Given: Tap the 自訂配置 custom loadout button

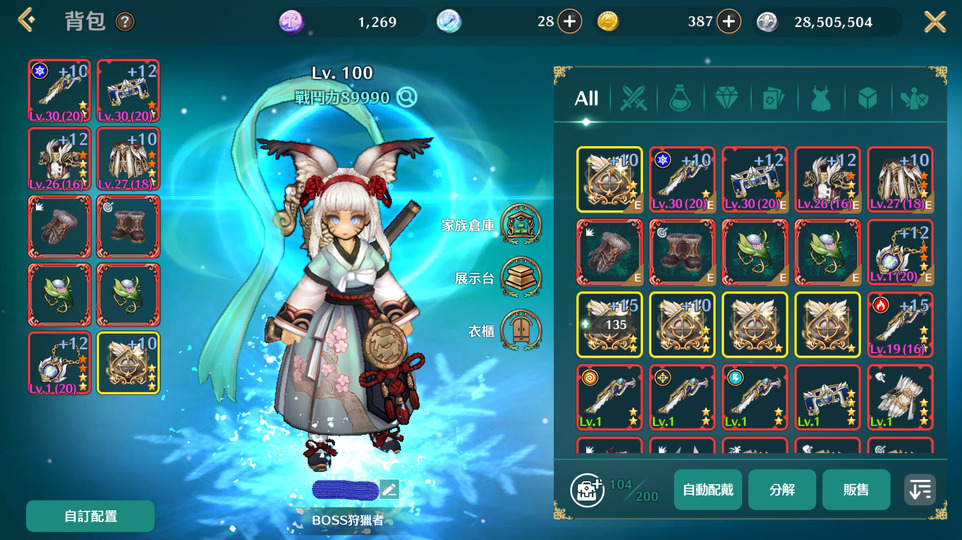Looking at the screenshot, I should (90, 516).
